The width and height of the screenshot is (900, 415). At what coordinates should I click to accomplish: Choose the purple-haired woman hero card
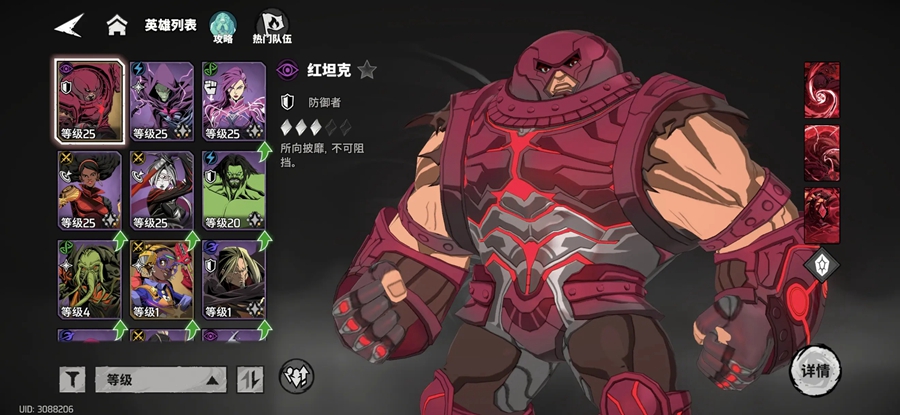233,99
